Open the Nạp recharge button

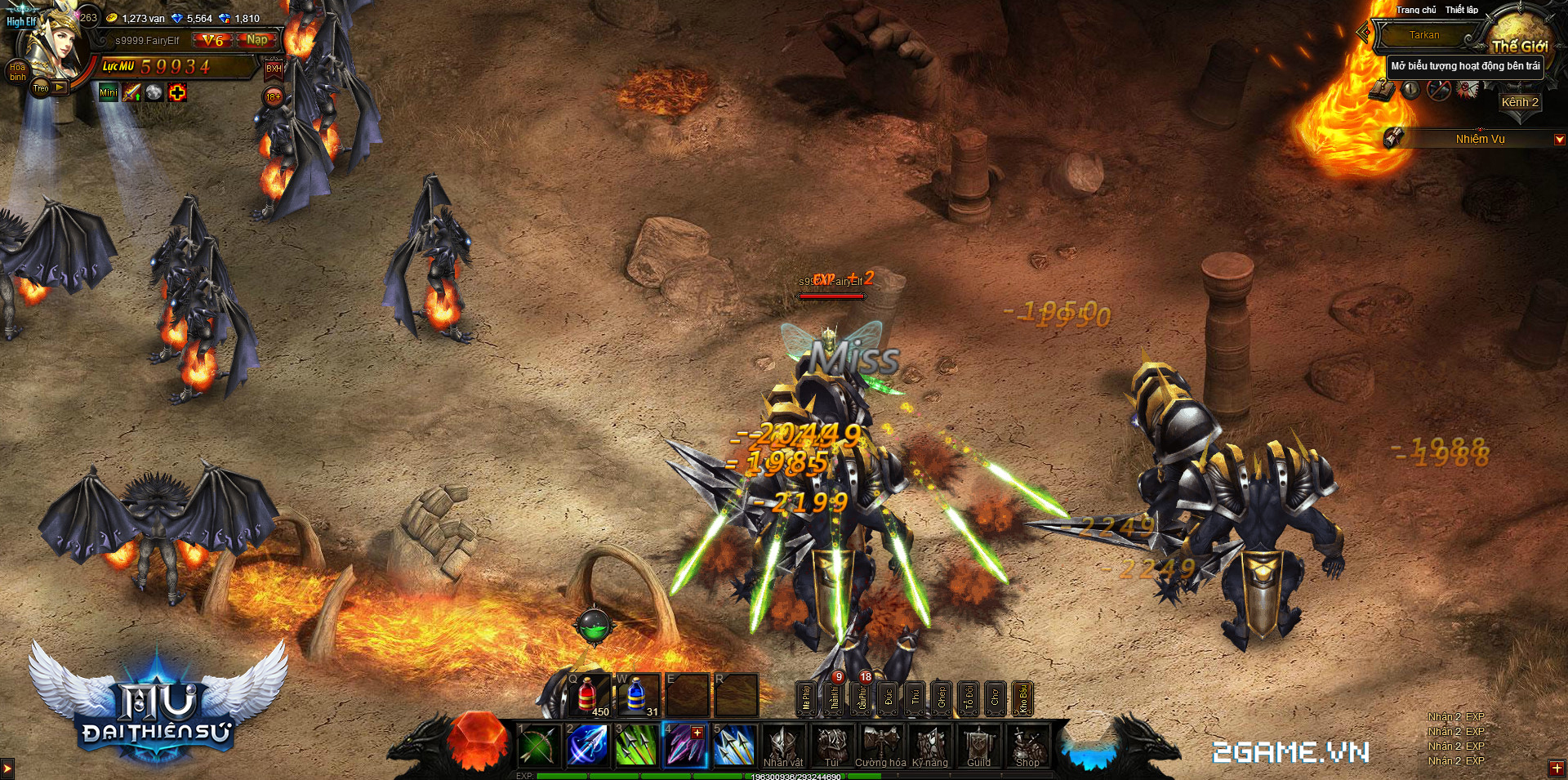(x=256, y=40)
